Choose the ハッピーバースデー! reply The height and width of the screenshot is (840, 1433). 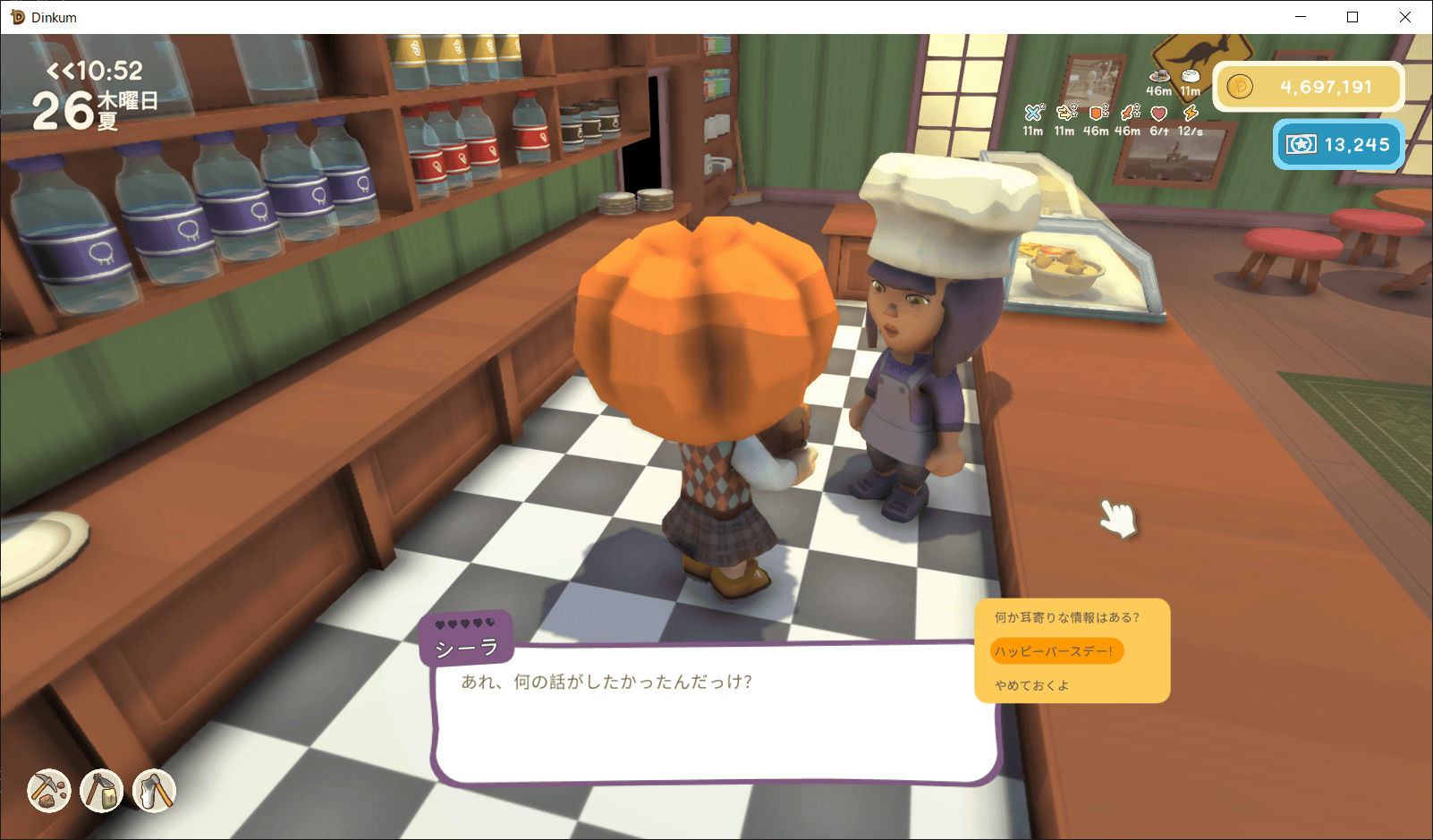(1056, 651)
